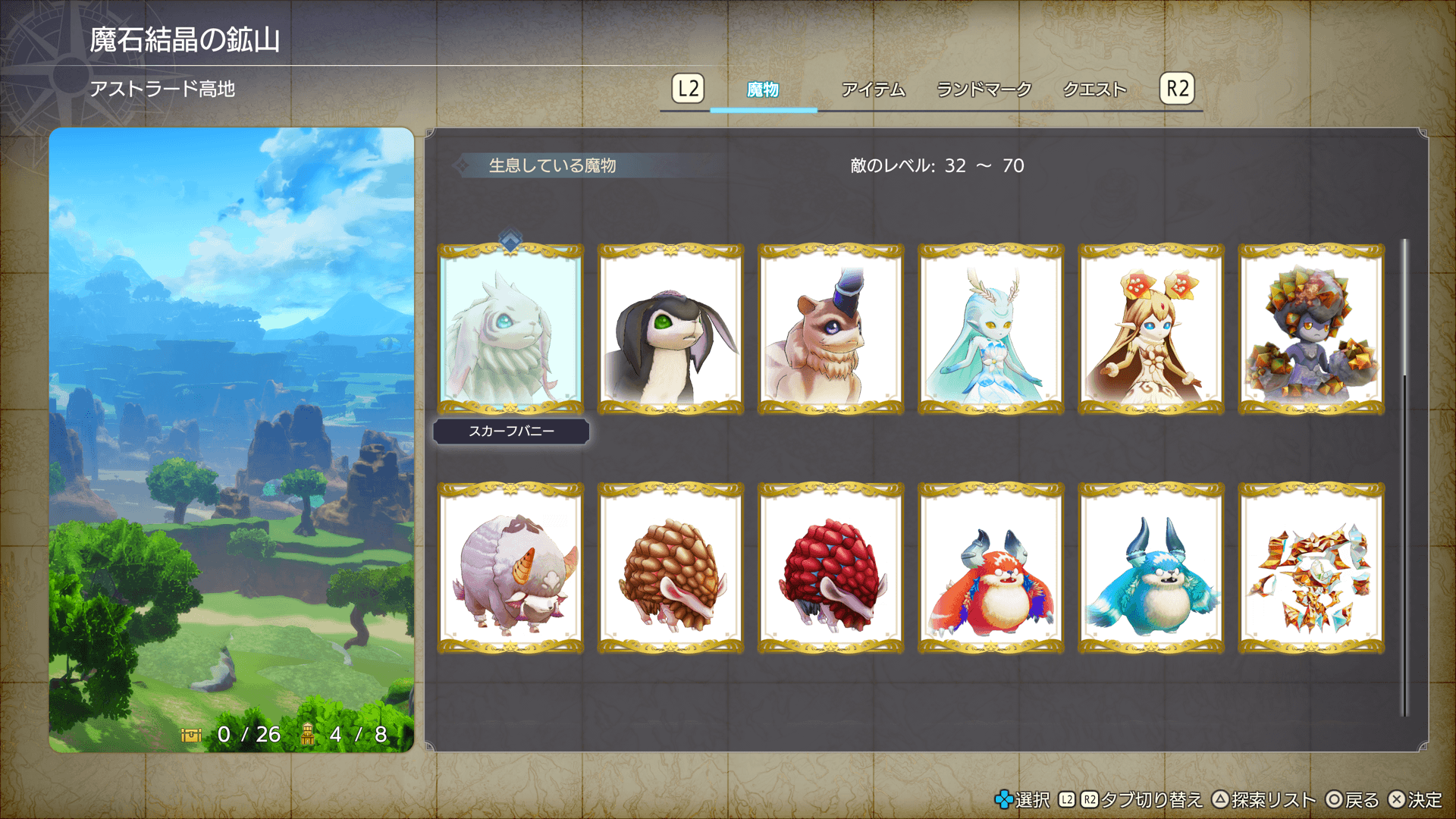Pick the woolly sheep with orange horn card
The width and height of the screenshot is (1456, 819).
tap(511, 569)
